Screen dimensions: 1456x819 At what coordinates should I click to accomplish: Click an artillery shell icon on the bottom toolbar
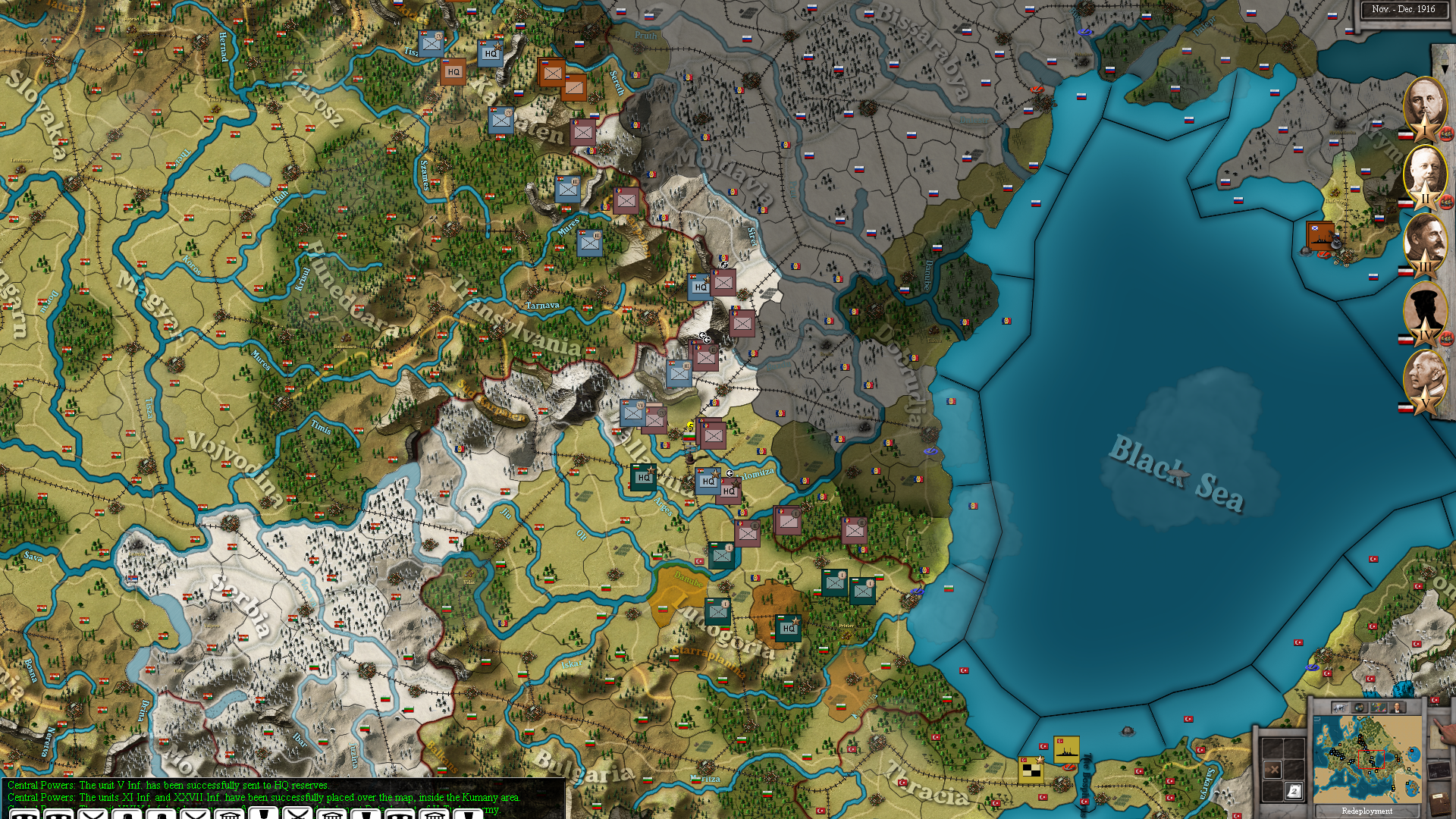pyautogui.click(x=265, y=815)
